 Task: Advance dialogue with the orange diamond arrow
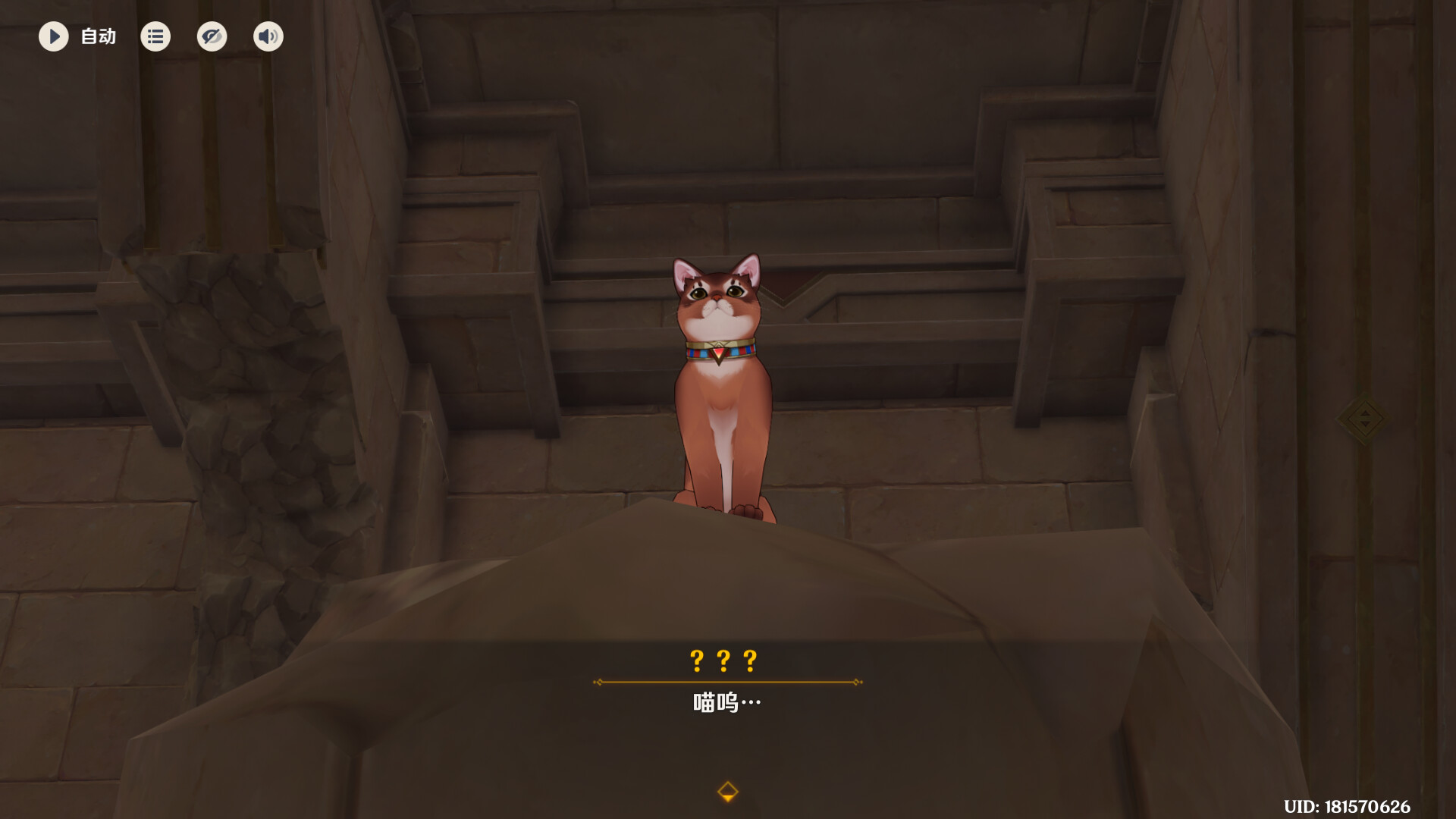[x=727, y=792]
